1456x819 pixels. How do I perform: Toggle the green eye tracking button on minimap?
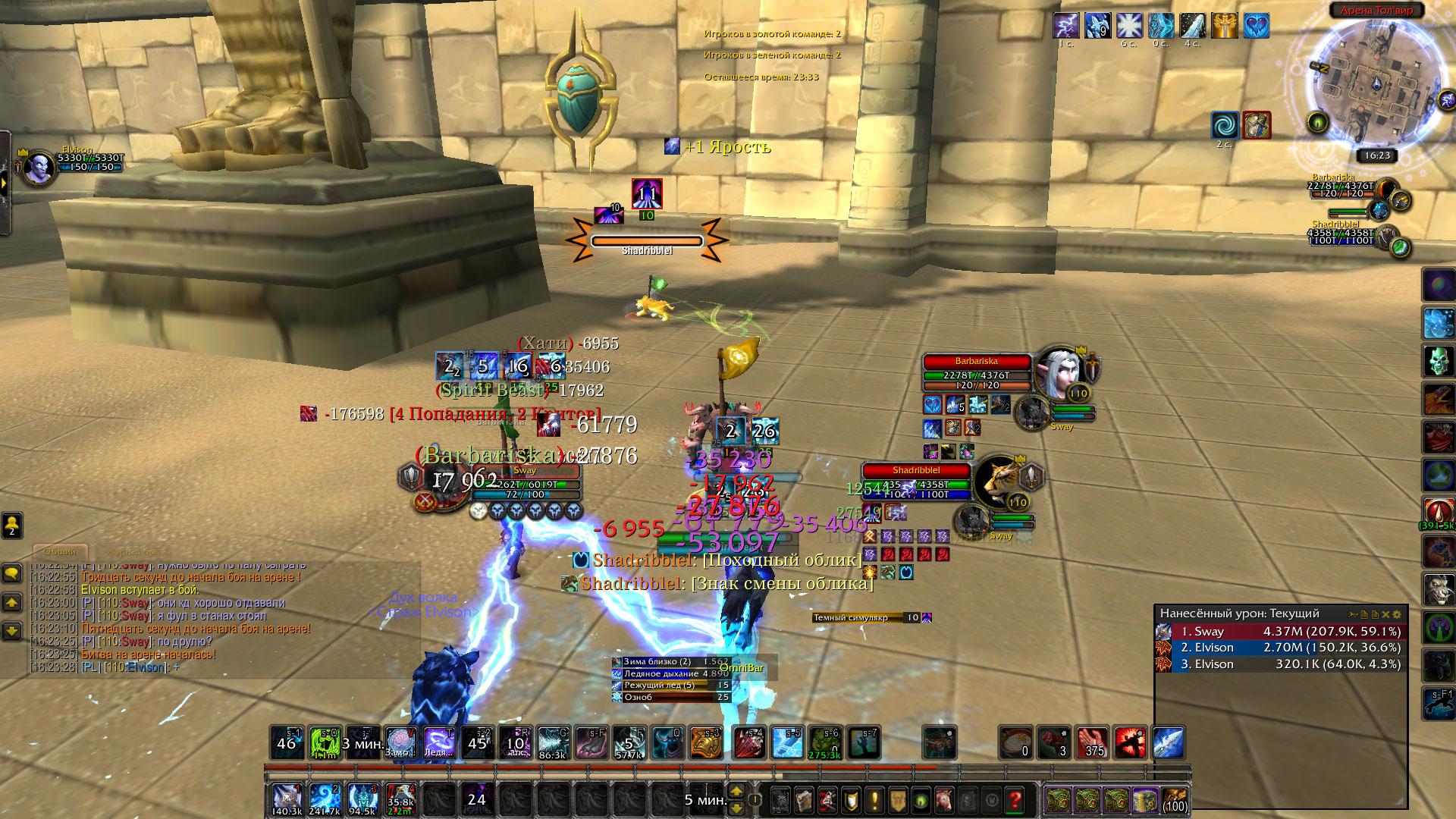pos(1318,122)
